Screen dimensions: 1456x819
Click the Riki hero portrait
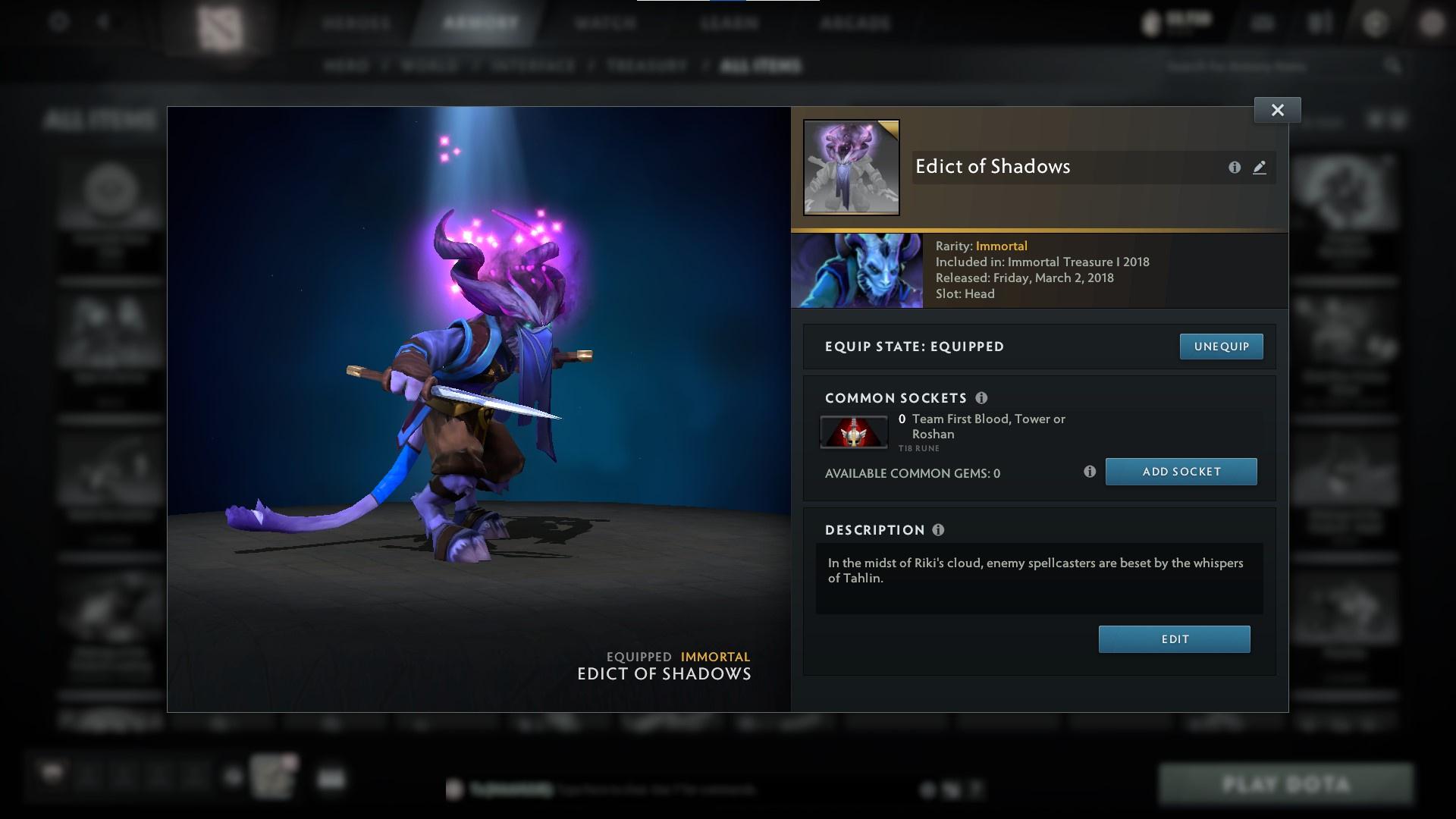point(857,270)
